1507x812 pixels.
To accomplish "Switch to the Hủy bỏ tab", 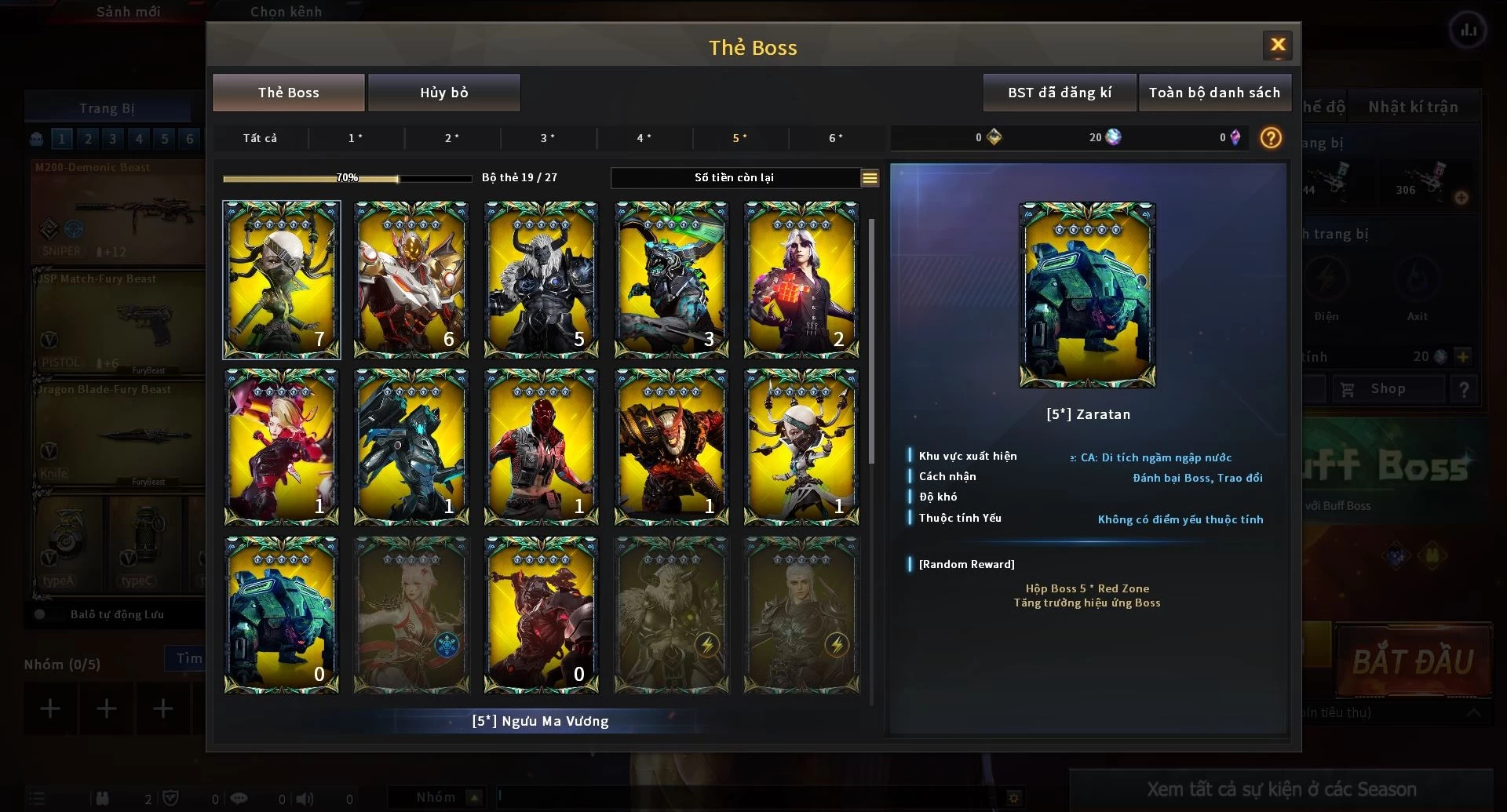I will coord(443,93).
